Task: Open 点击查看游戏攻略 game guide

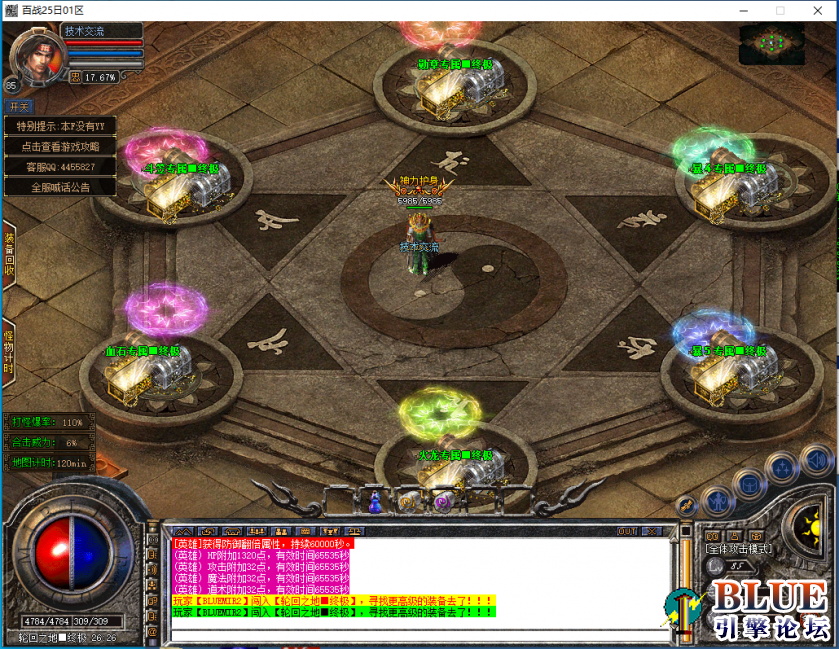Action: tap(60, 146)
